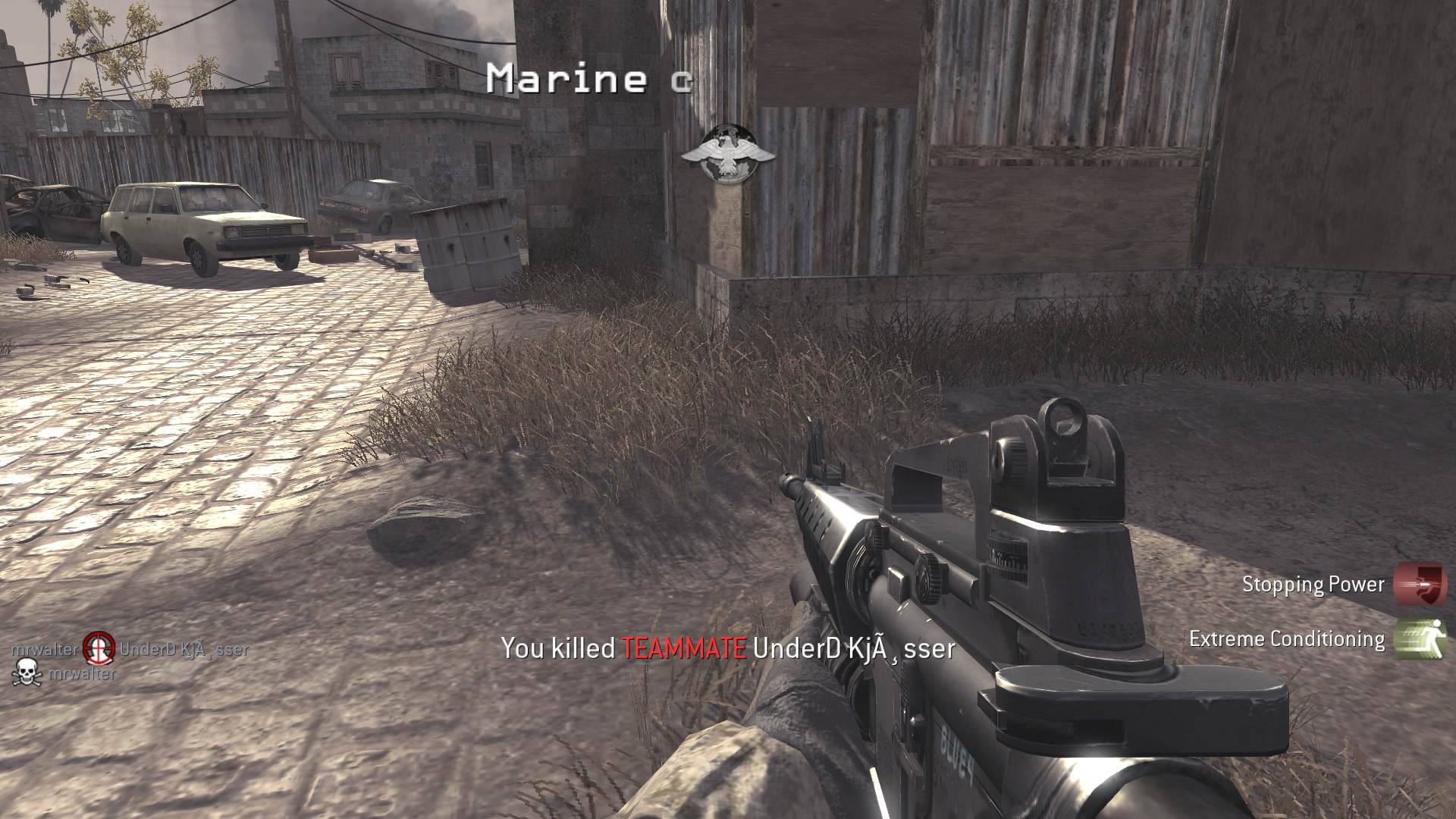
Task: Select the Marines eagle faction emblem
Action: click(730, 152)
